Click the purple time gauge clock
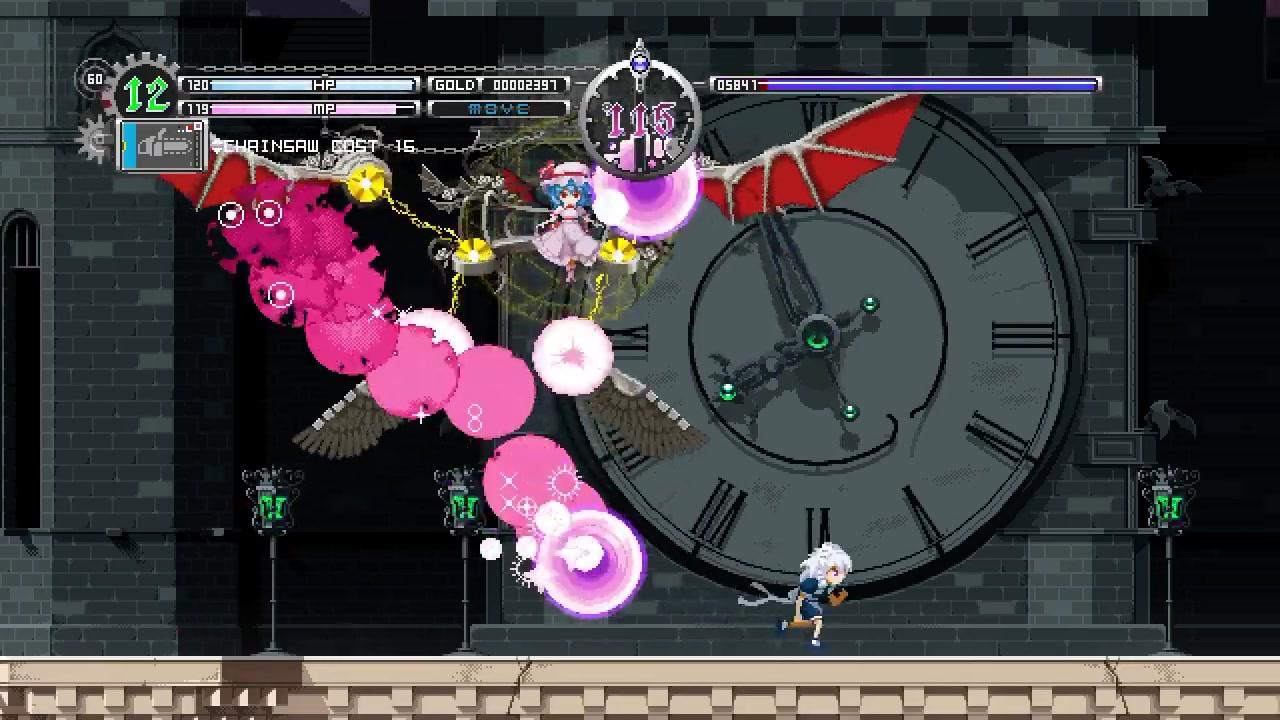The image size is (1280, 720). pos(639,110)
